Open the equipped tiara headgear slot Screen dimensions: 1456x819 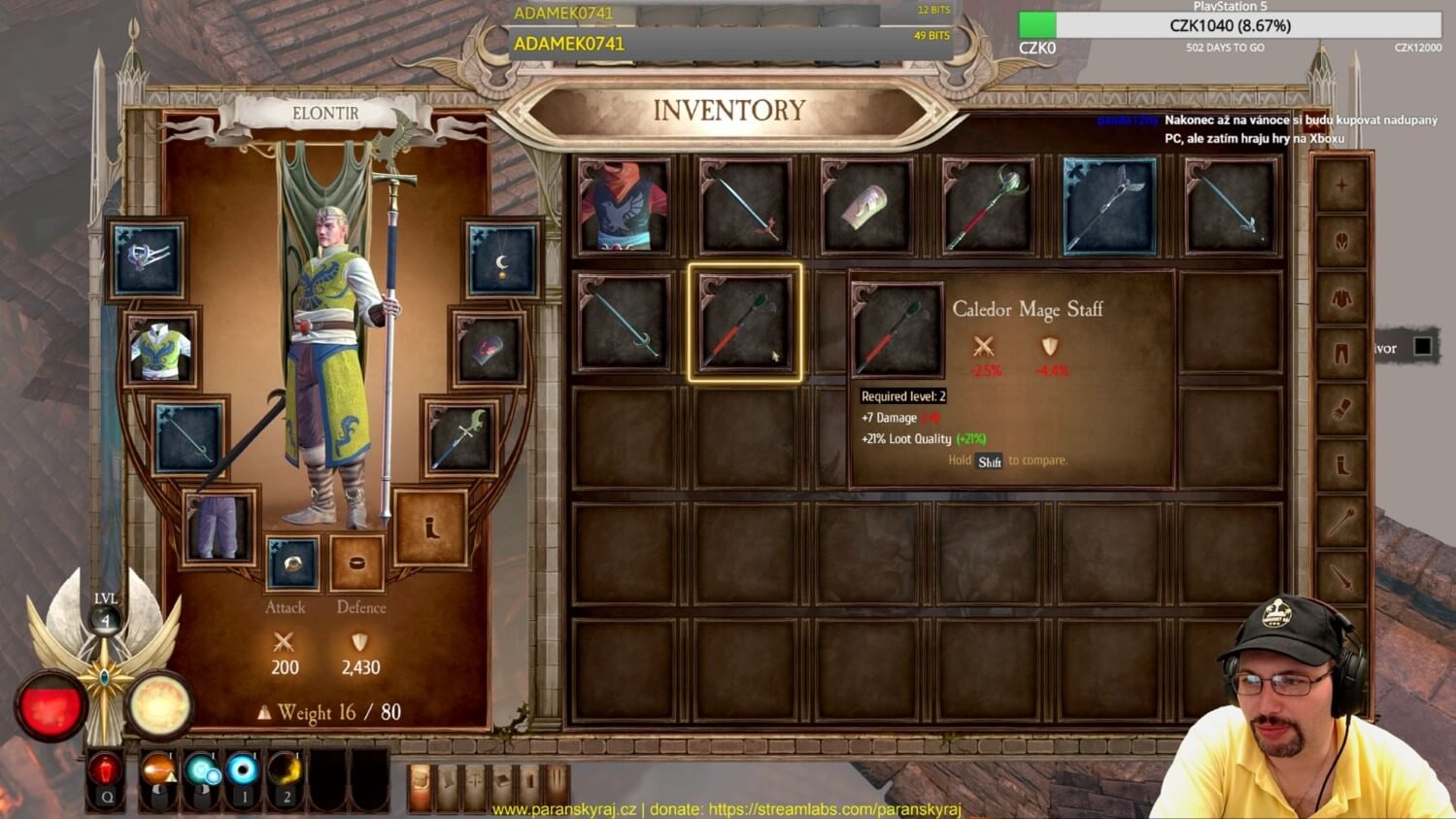coord(148,259)
